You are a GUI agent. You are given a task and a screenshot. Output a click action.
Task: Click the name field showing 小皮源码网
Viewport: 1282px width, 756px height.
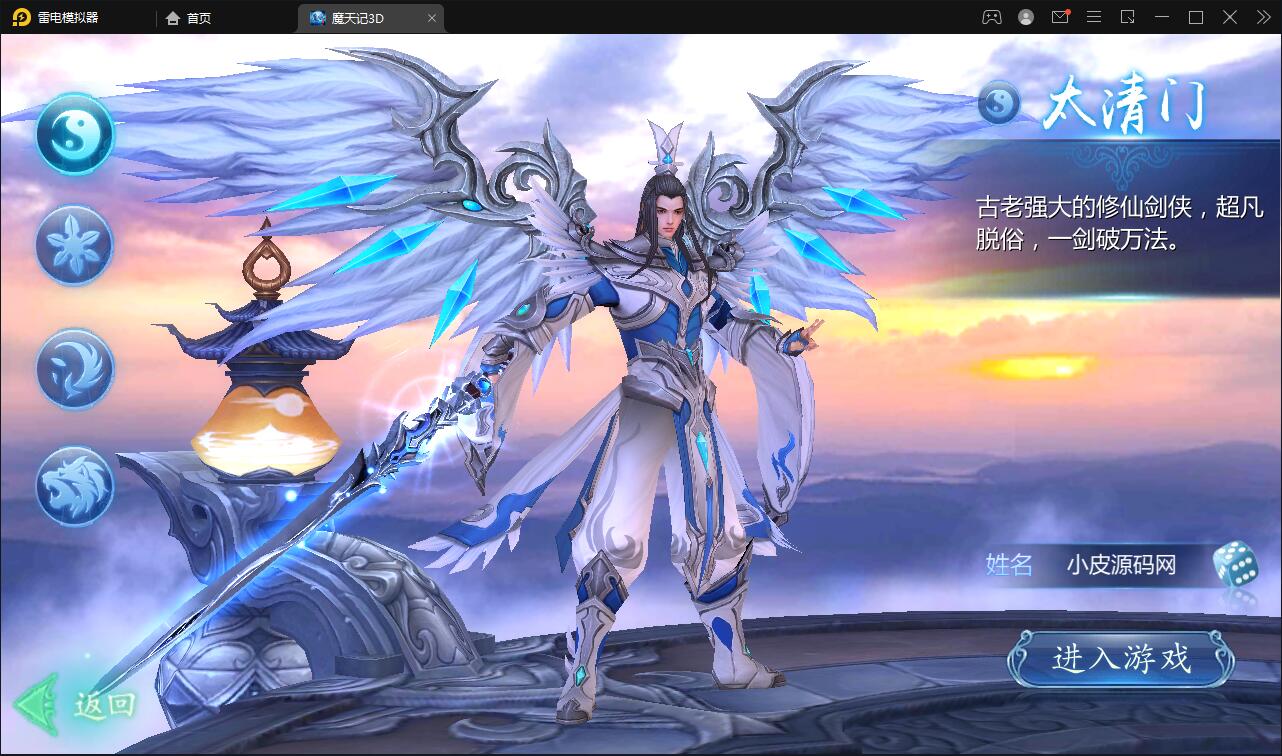pos(1120,566)
